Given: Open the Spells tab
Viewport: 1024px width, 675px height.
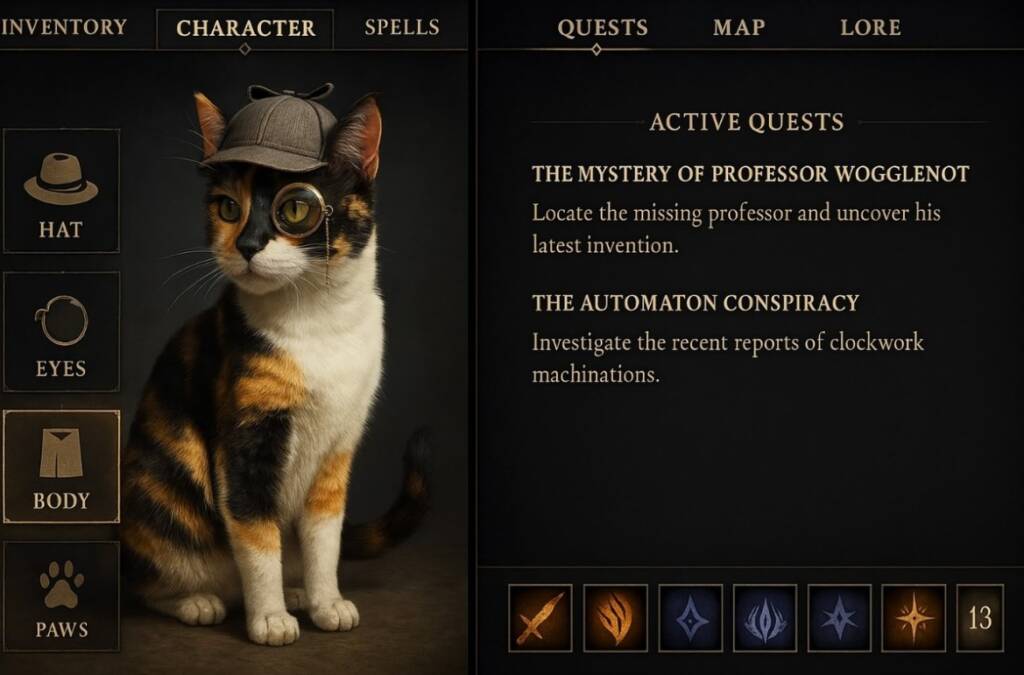Looking at the screenshot, I should (401, 27).
